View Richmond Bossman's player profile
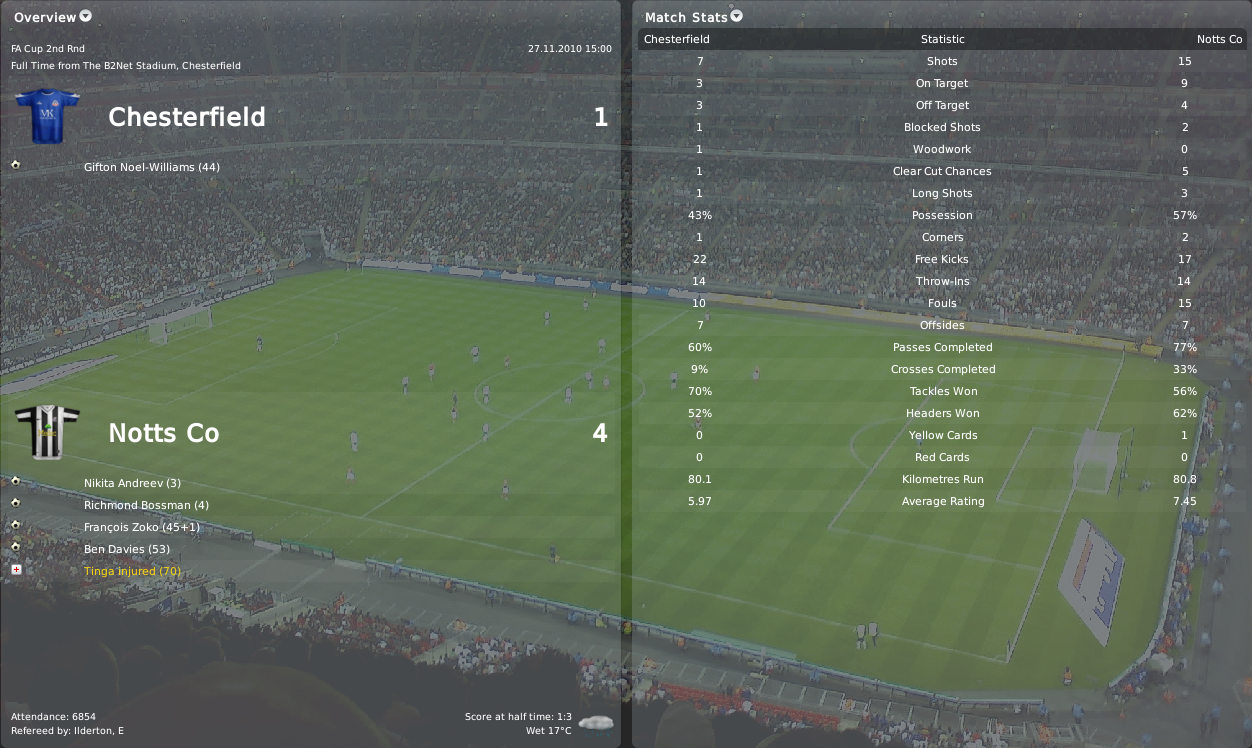Image resolution: width=1252 pixels, height=748 pixels. pyautogui.click(x=146, y=505)
